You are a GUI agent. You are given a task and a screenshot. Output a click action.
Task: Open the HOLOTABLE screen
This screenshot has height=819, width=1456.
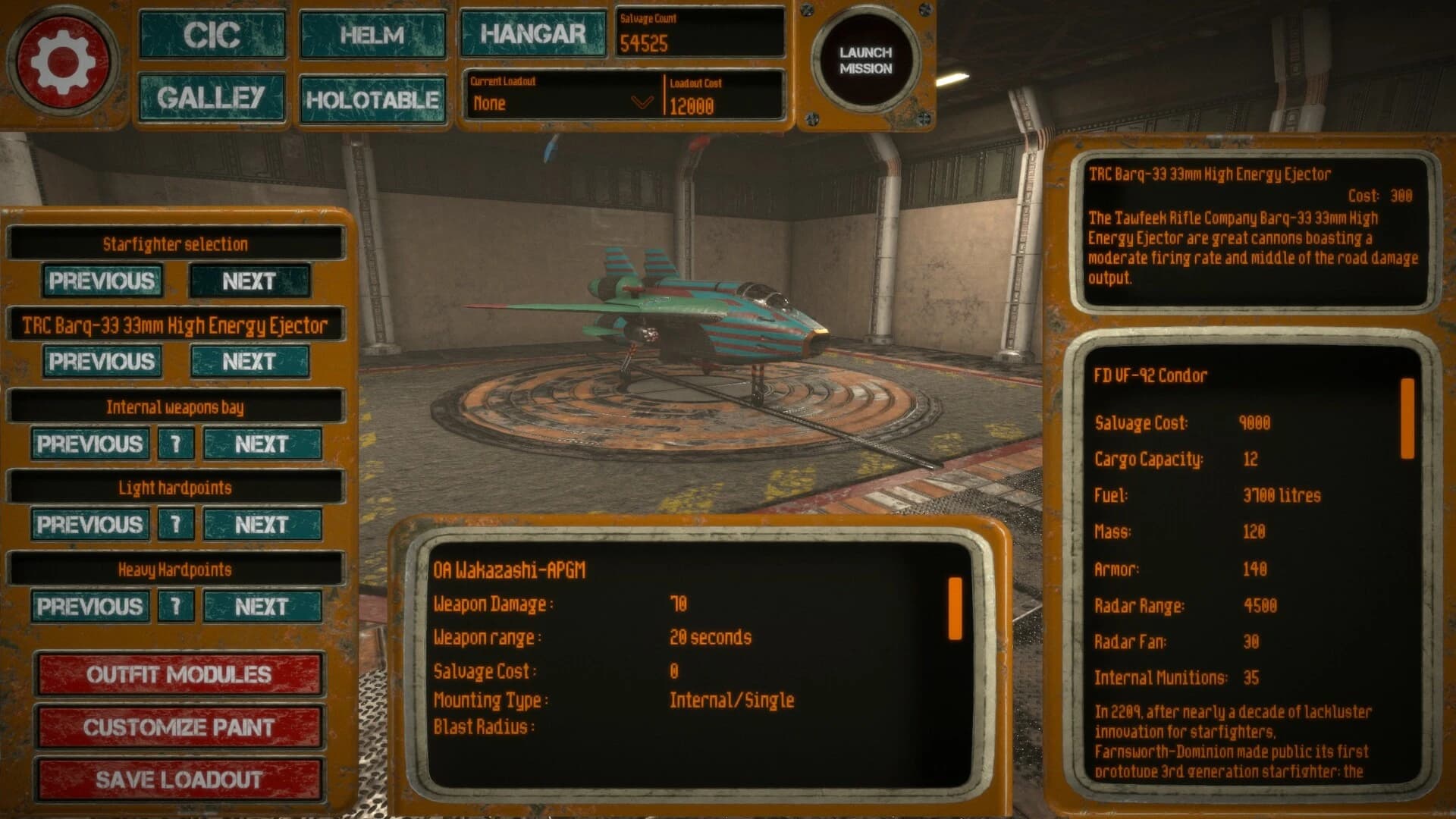coord(372,98)
